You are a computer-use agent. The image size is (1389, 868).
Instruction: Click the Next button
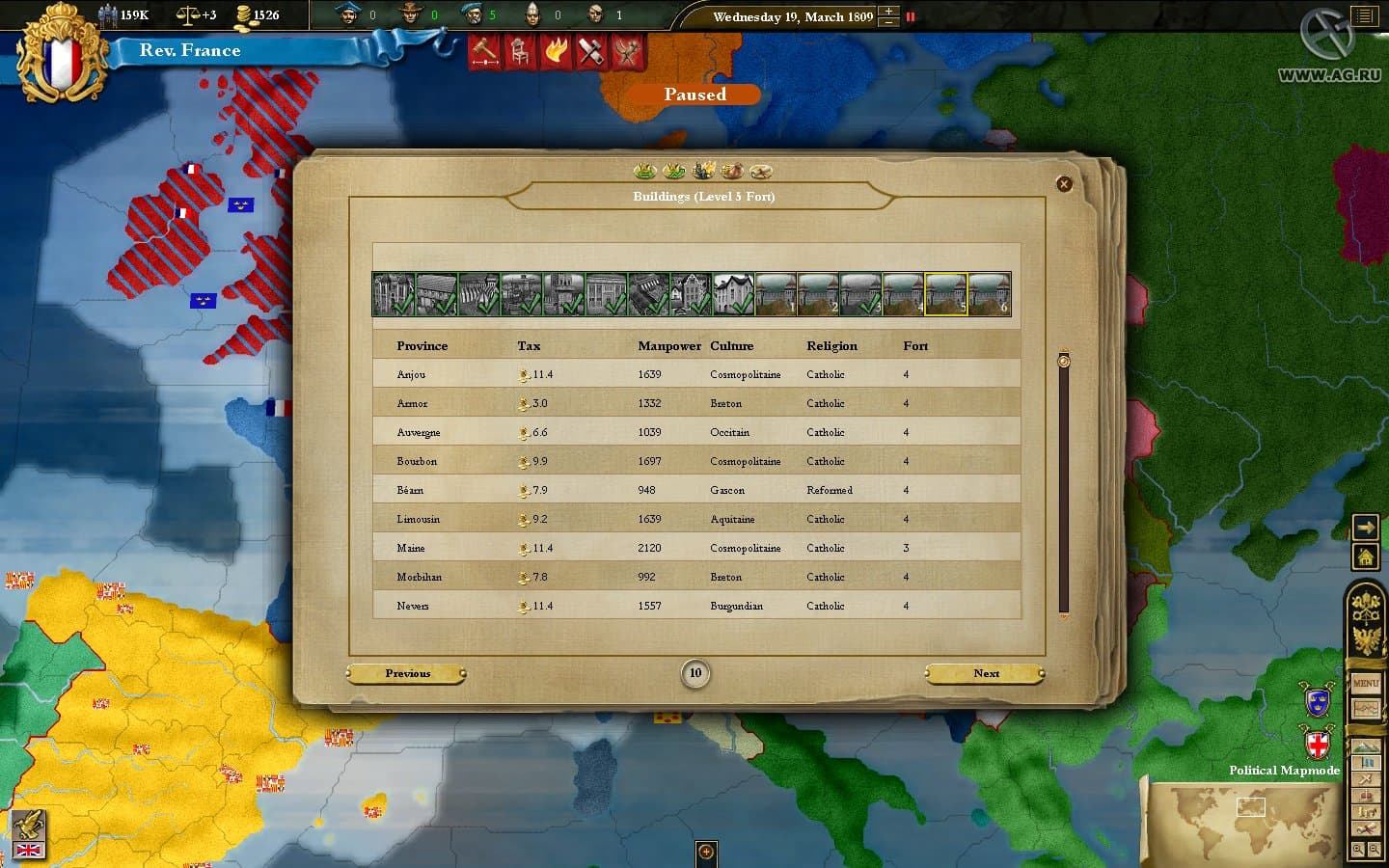pos(984,673)
